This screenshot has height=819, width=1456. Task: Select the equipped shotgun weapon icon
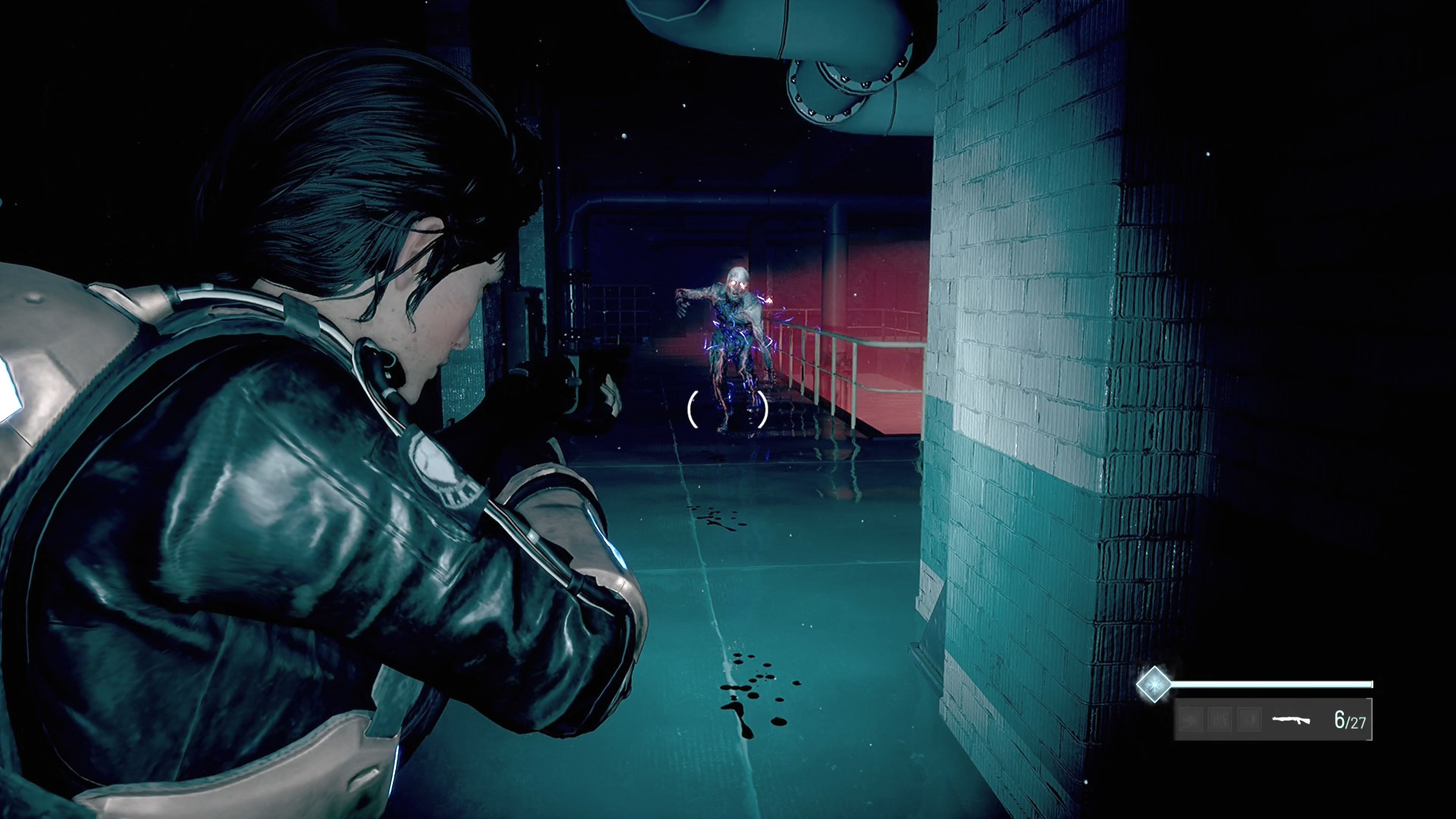tap(1291, 719)
